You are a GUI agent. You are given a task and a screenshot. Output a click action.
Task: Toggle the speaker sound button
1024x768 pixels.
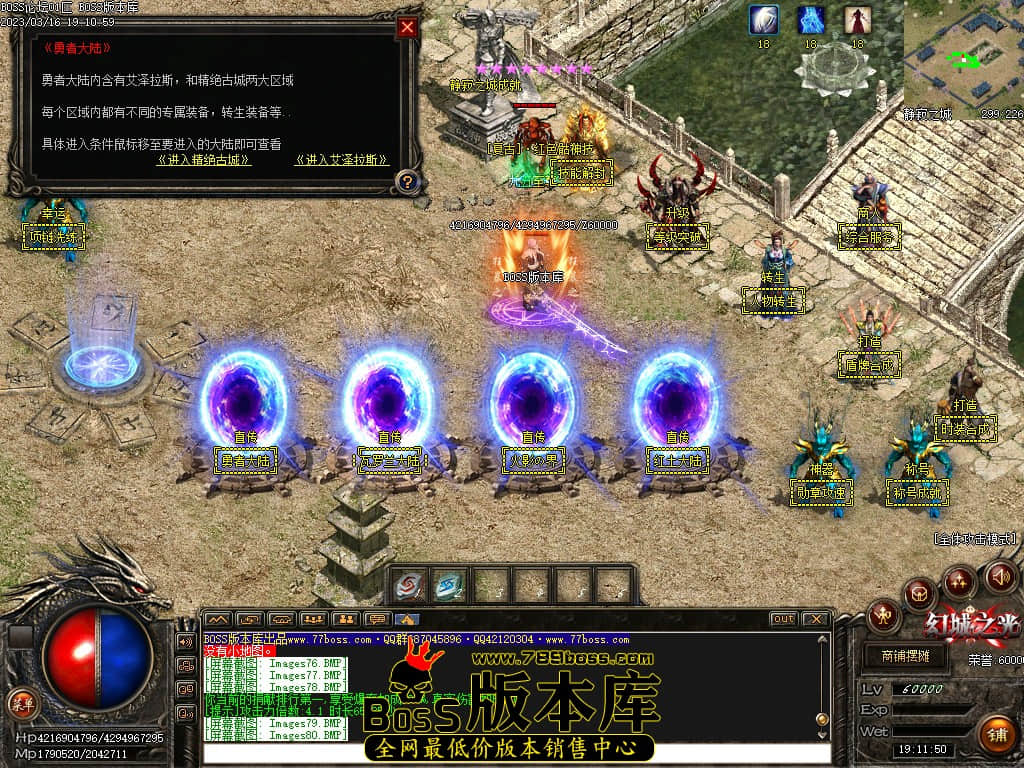coord(1001,576)
